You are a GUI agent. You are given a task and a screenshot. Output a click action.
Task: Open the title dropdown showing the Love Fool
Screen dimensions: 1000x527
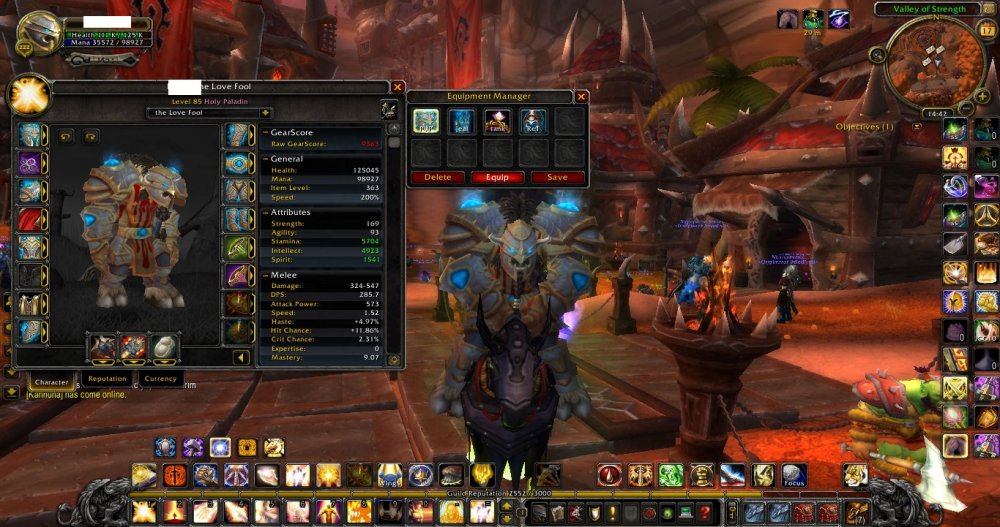pos(265,112)
